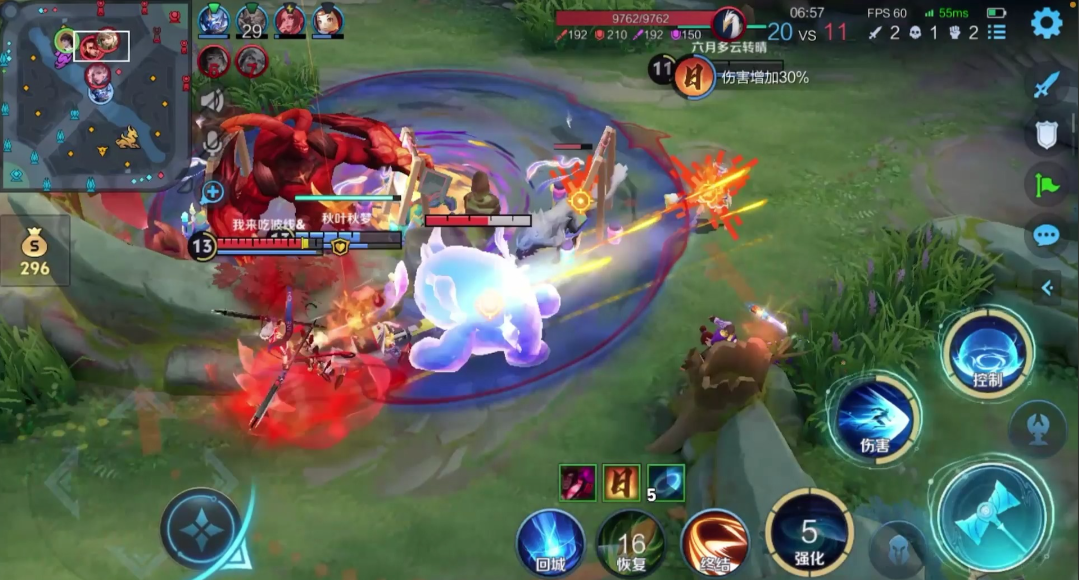Tap the minion targeting helmet button
Image resolution: width=1079 pixels, height=580 pixels.
click(899, 548)
